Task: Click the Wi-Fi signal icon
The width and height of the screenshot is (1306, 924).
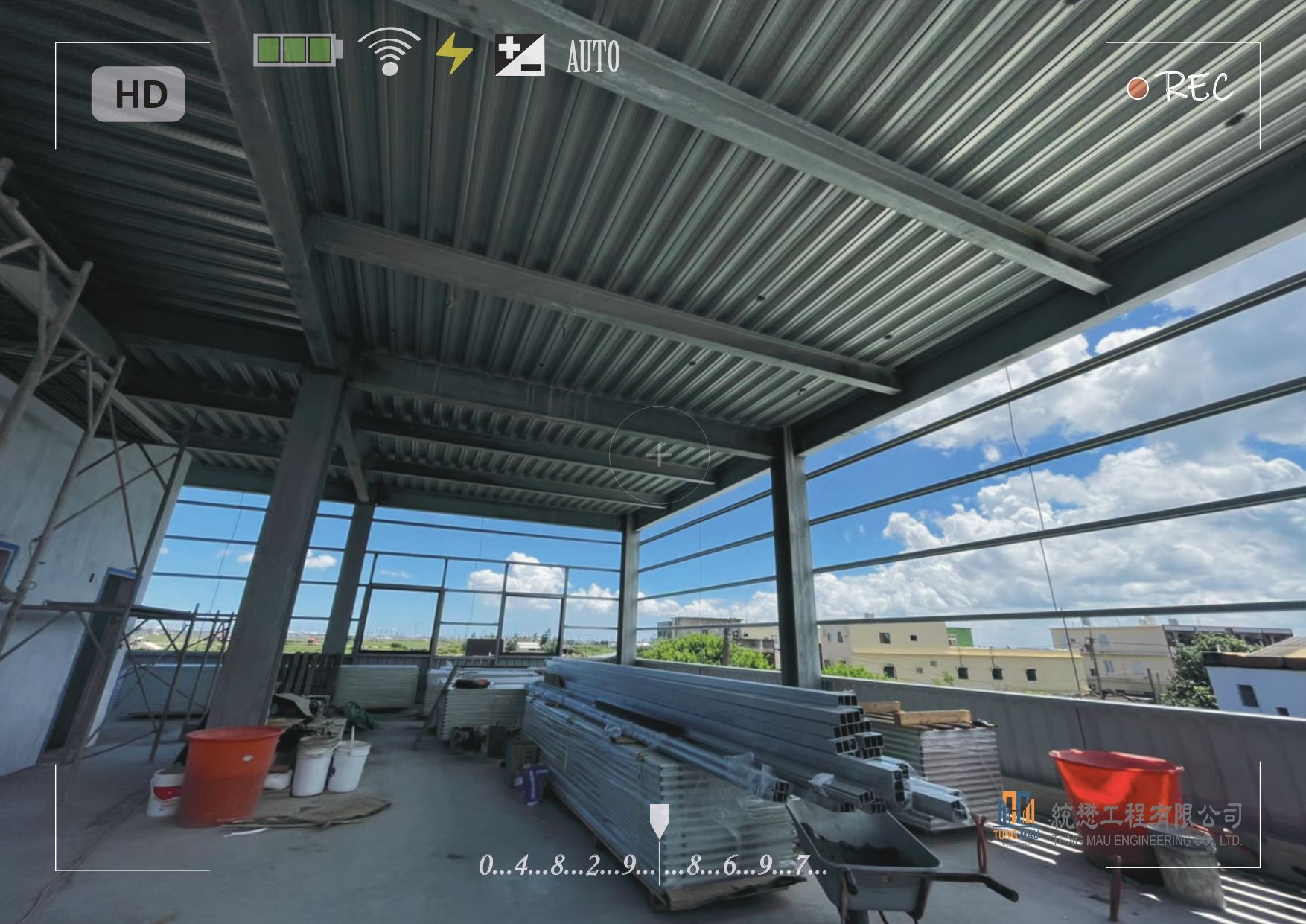Action: point(389,52)
